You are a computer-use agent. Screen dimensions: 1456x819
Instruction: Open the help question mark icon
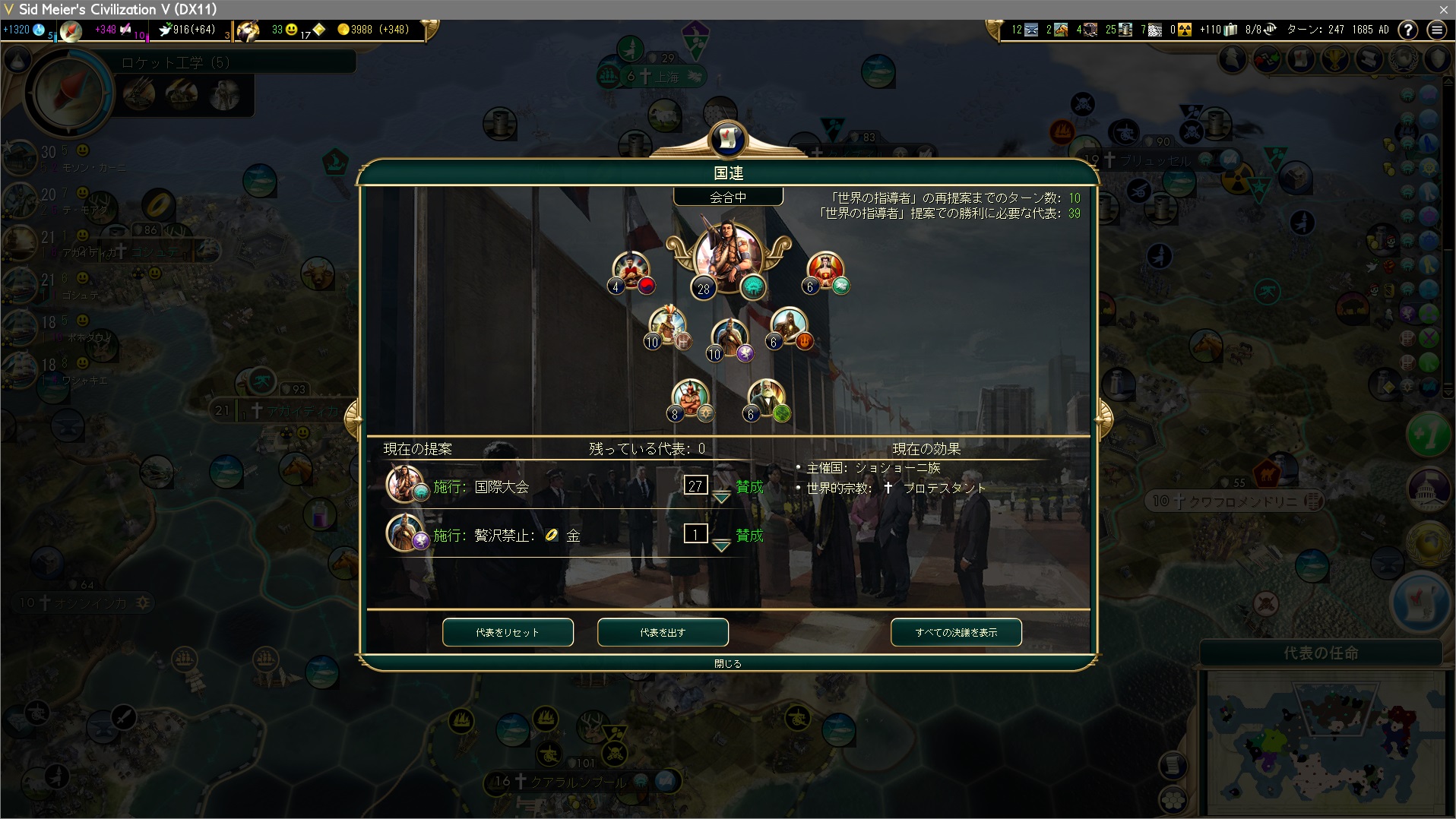pos(1407,30)
